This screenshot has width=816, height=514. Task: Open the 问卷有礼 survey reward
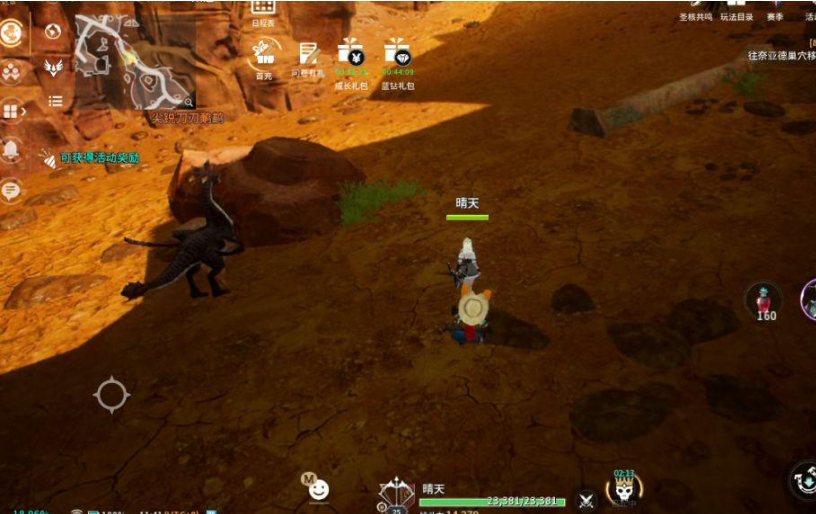308,54
